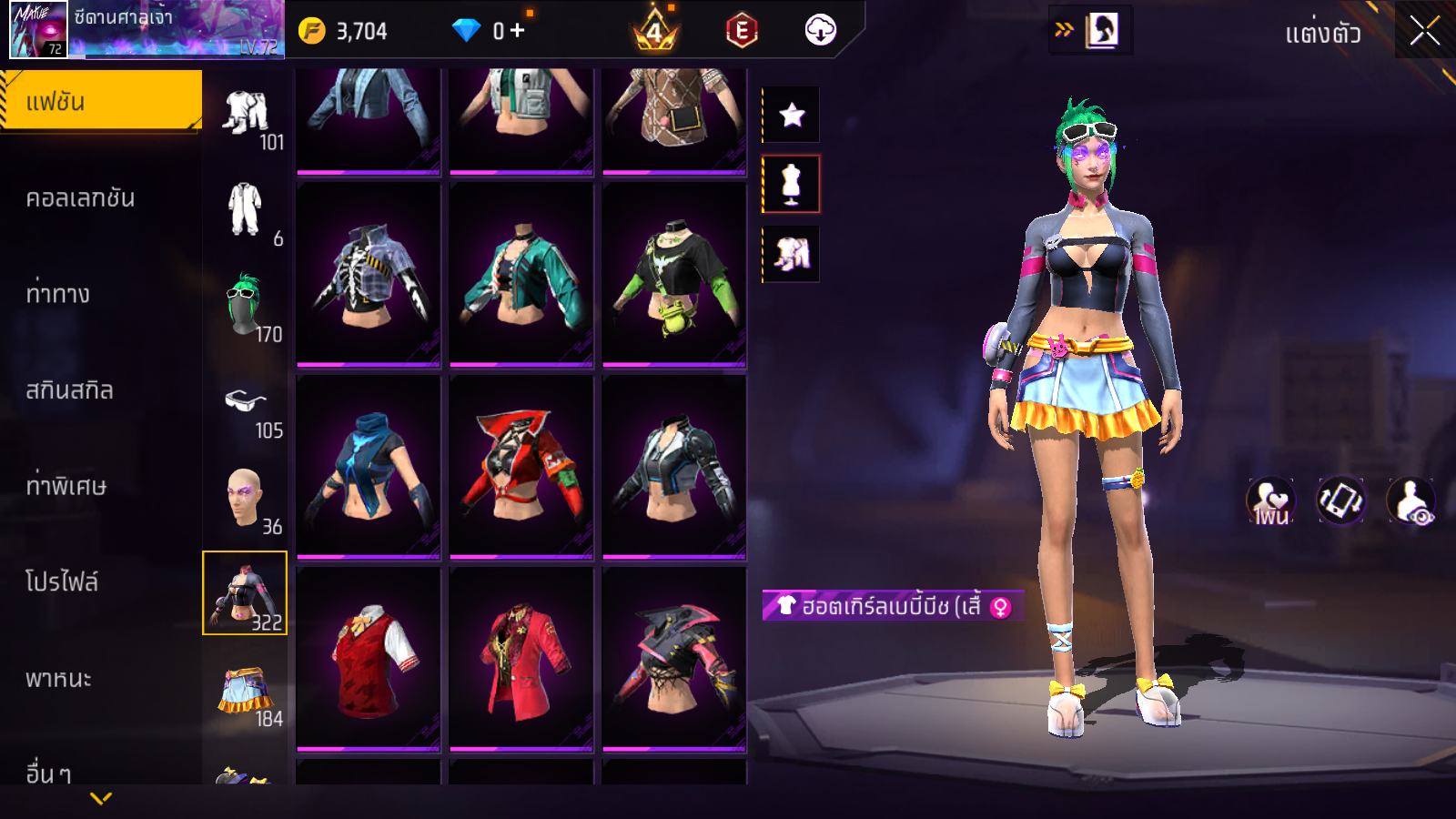Screen dimensions: 1456x819
Task: Go to the โปรไฟล์ (Profile) section
Action: coord(62,582)
